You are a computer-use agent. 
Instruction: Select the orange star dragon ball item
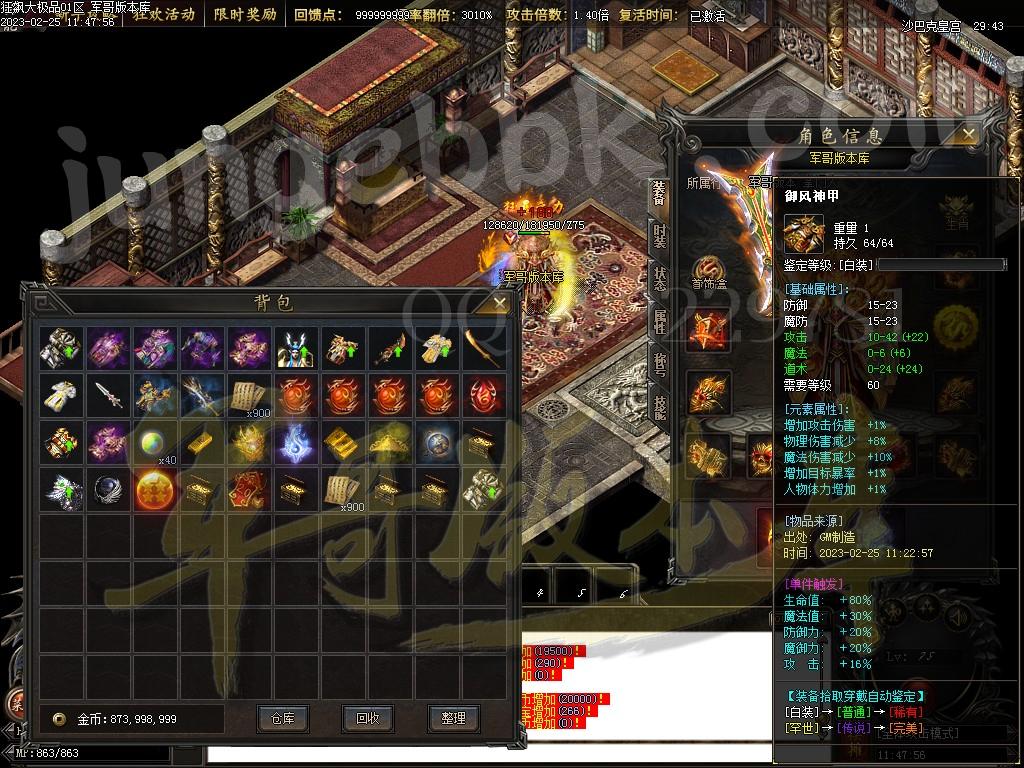pos(156,490)
